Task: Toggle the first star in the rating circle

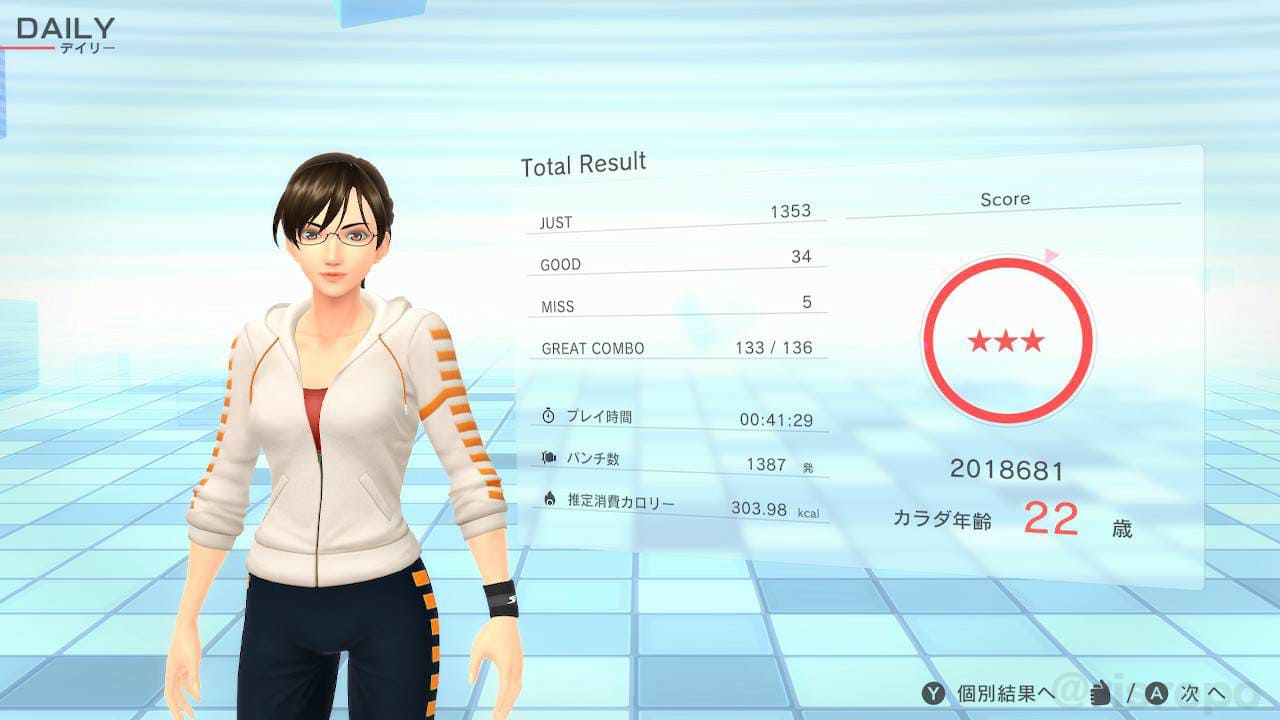Action: pyautogui.click(x=980, y=341)
